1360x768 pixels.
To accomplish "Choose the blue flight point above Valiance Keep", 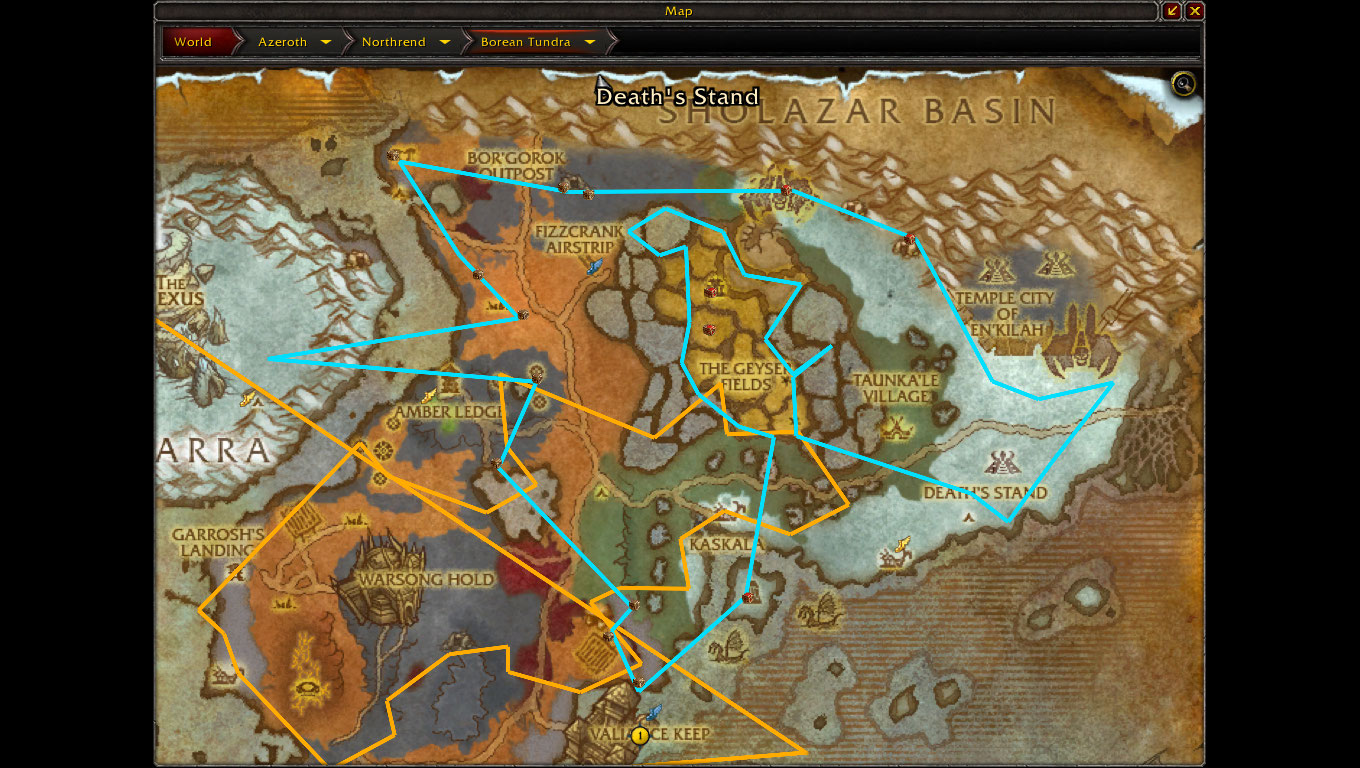I will pos(654,712).
